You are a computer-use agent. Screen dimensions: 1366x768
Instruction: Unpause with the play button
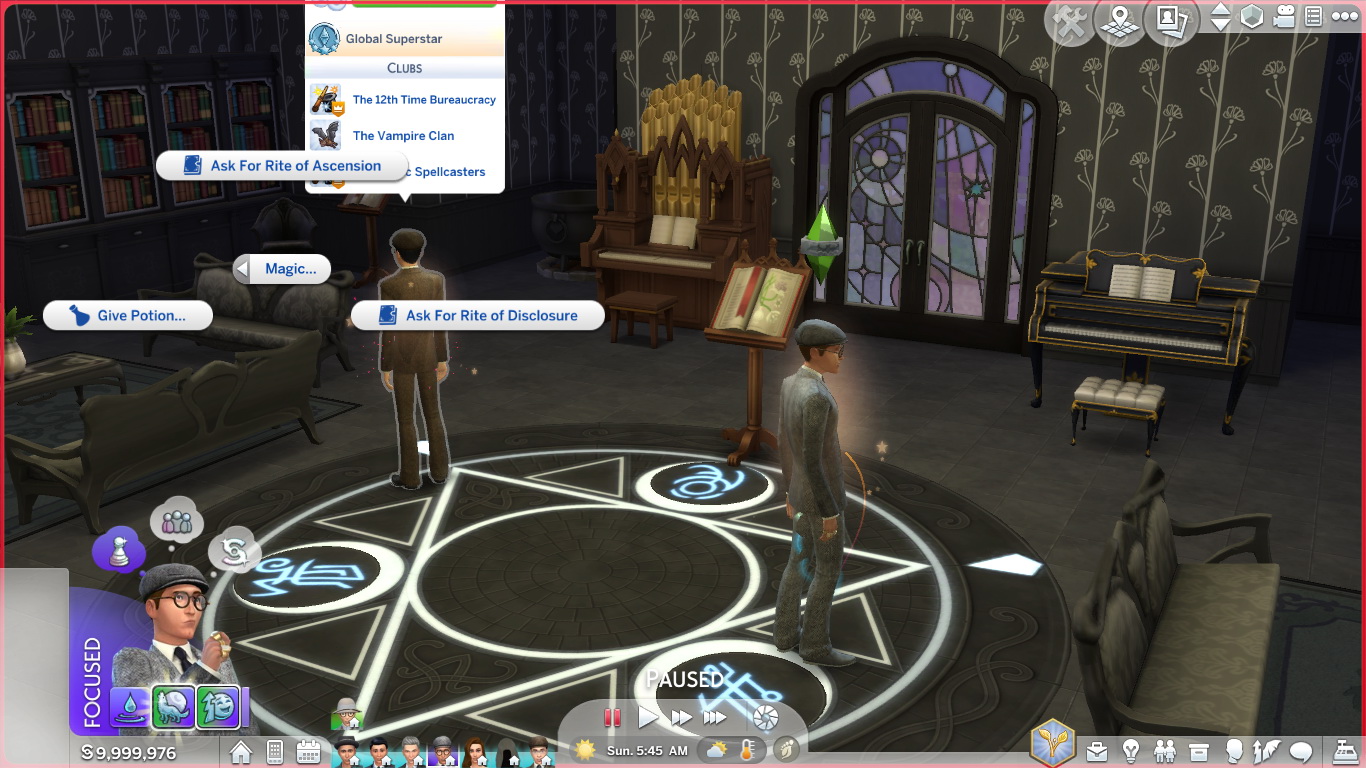648,716
